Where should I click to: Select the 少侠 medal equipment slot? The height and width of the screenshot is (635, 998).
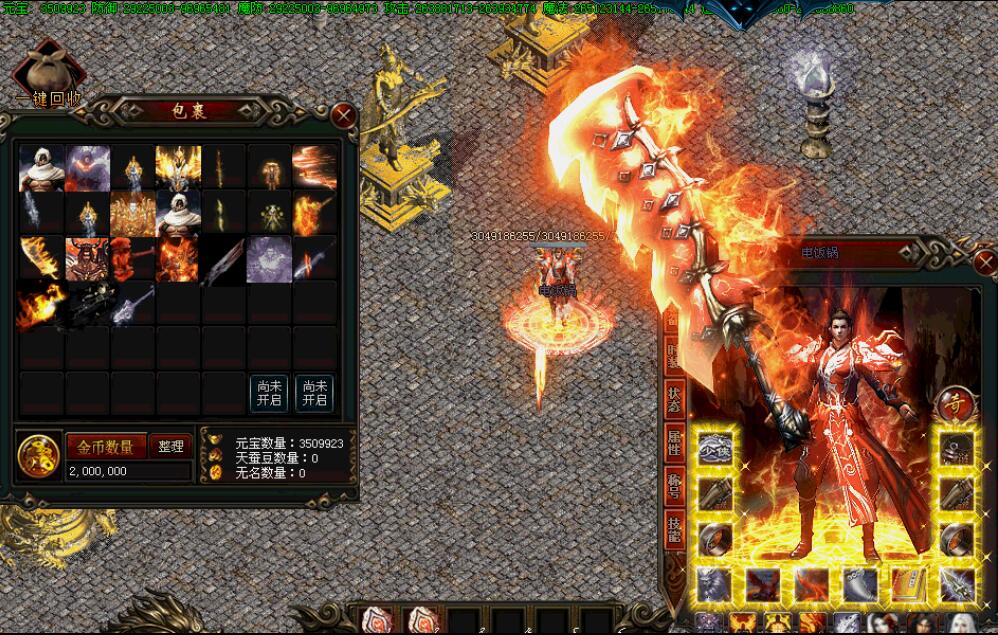[x=715, y=447]
